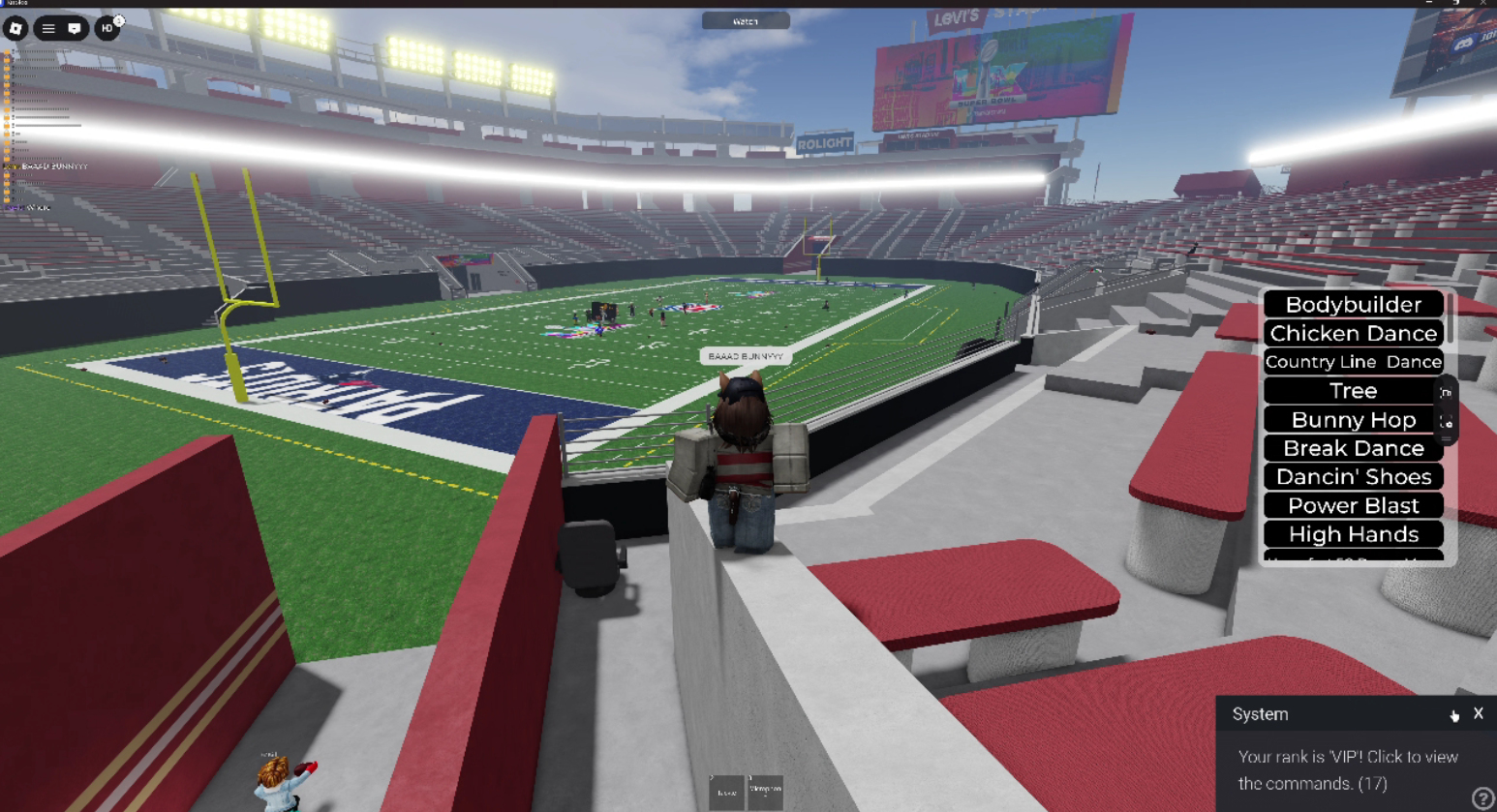
Task: Activate the Break Dance emote
Action: [x=1353, y=448]
